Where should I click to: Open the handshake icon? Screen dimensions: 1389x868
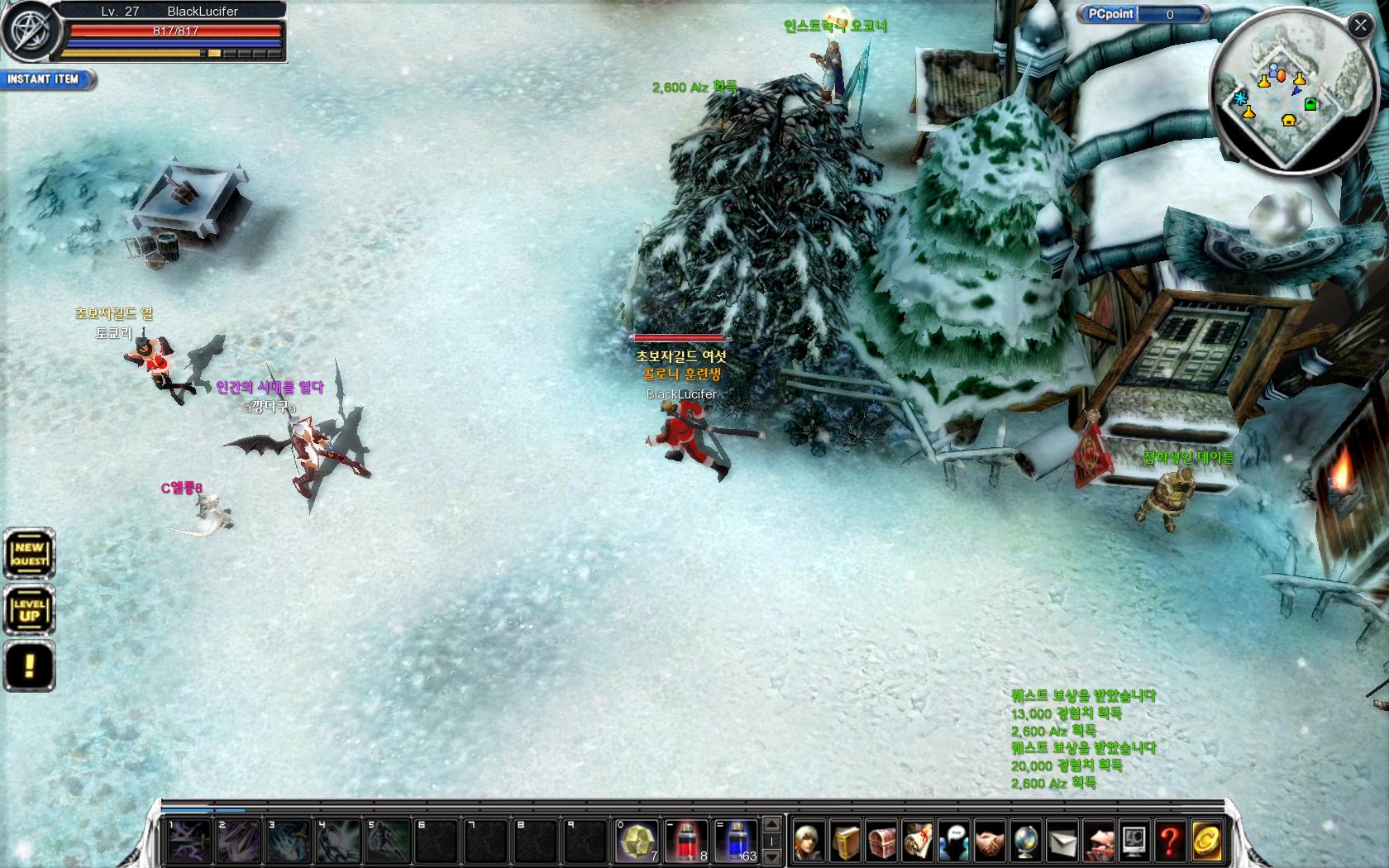990,842
